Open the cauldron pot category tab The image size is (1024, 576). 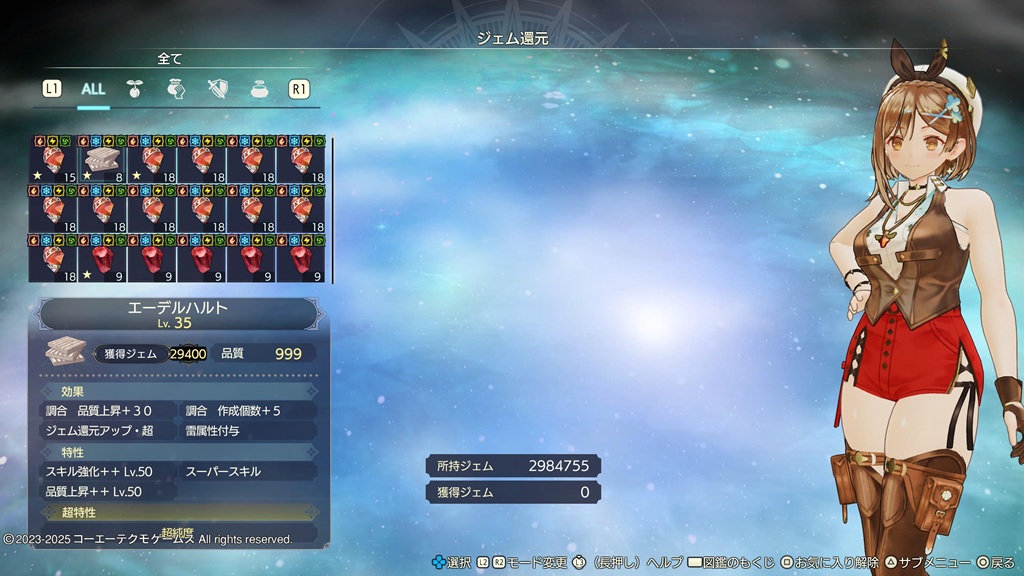coord(258,89)
